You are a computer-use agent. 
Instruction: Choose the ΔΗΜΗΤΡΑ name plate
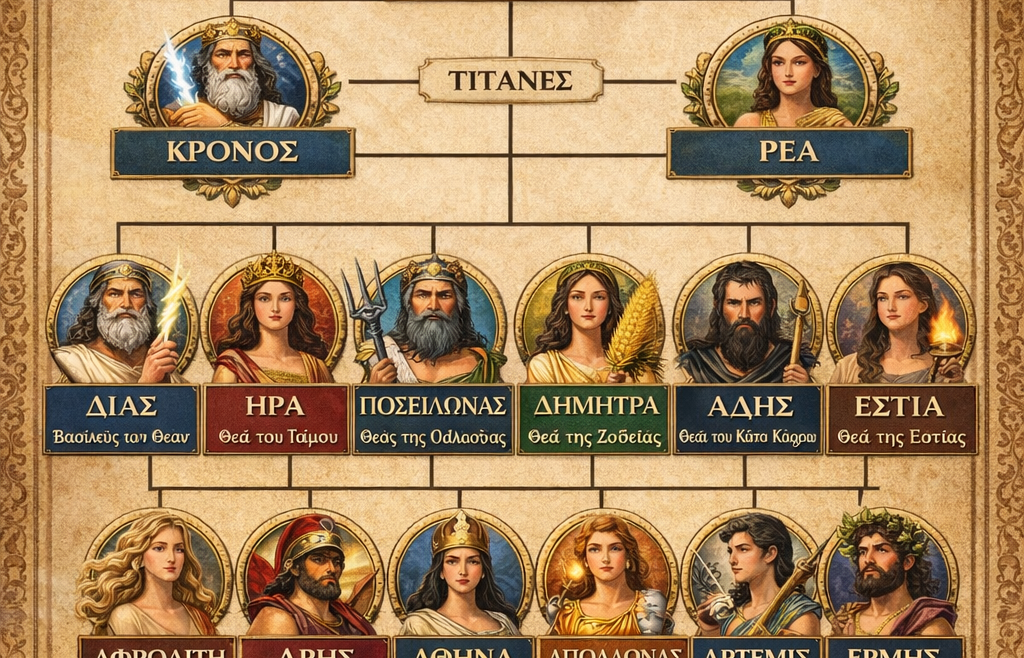click(590, 419)
